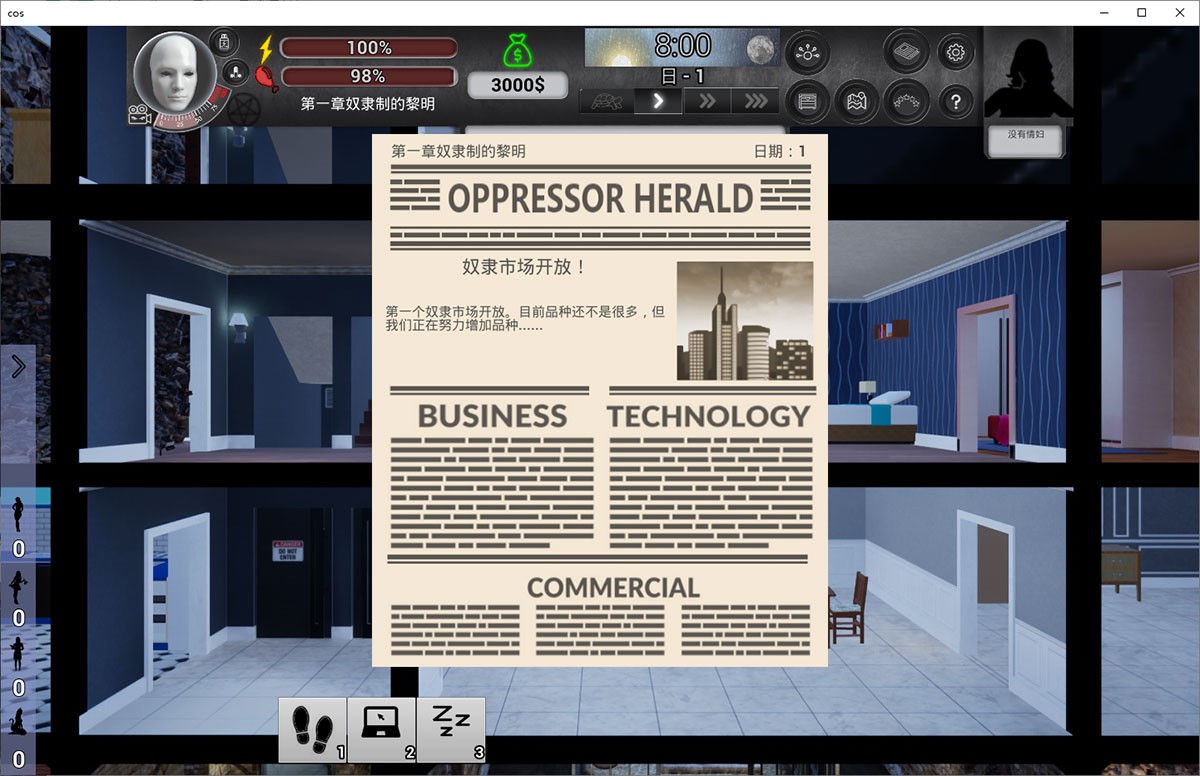Viewport: 1200px width, 776px height.
Task: Click the white mask player portrait
Action: pyautogui.click(x=168, y=73)
